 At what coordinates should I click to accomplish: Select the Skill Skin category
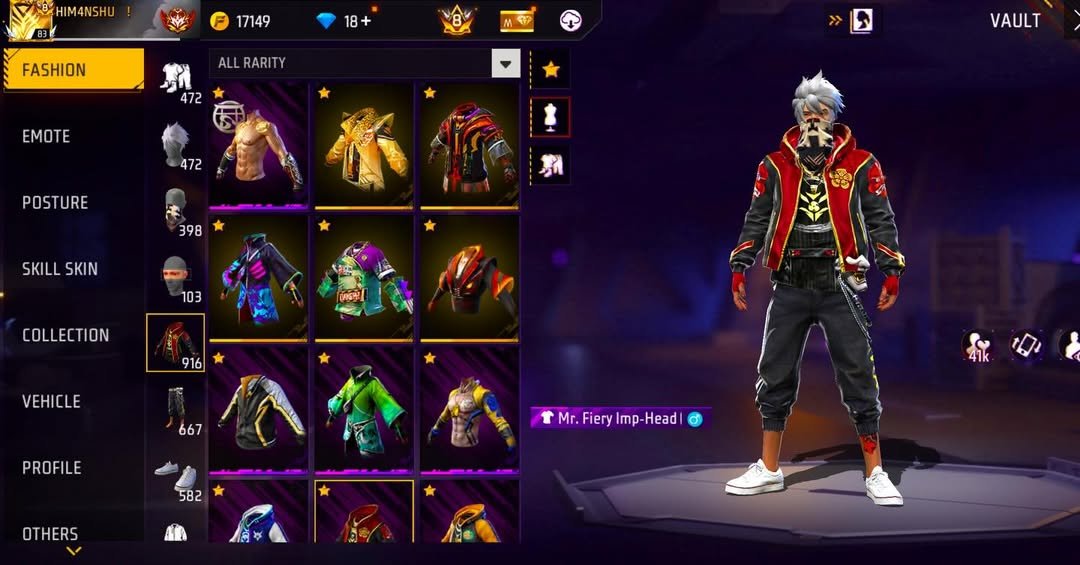[x=60, y=268]
